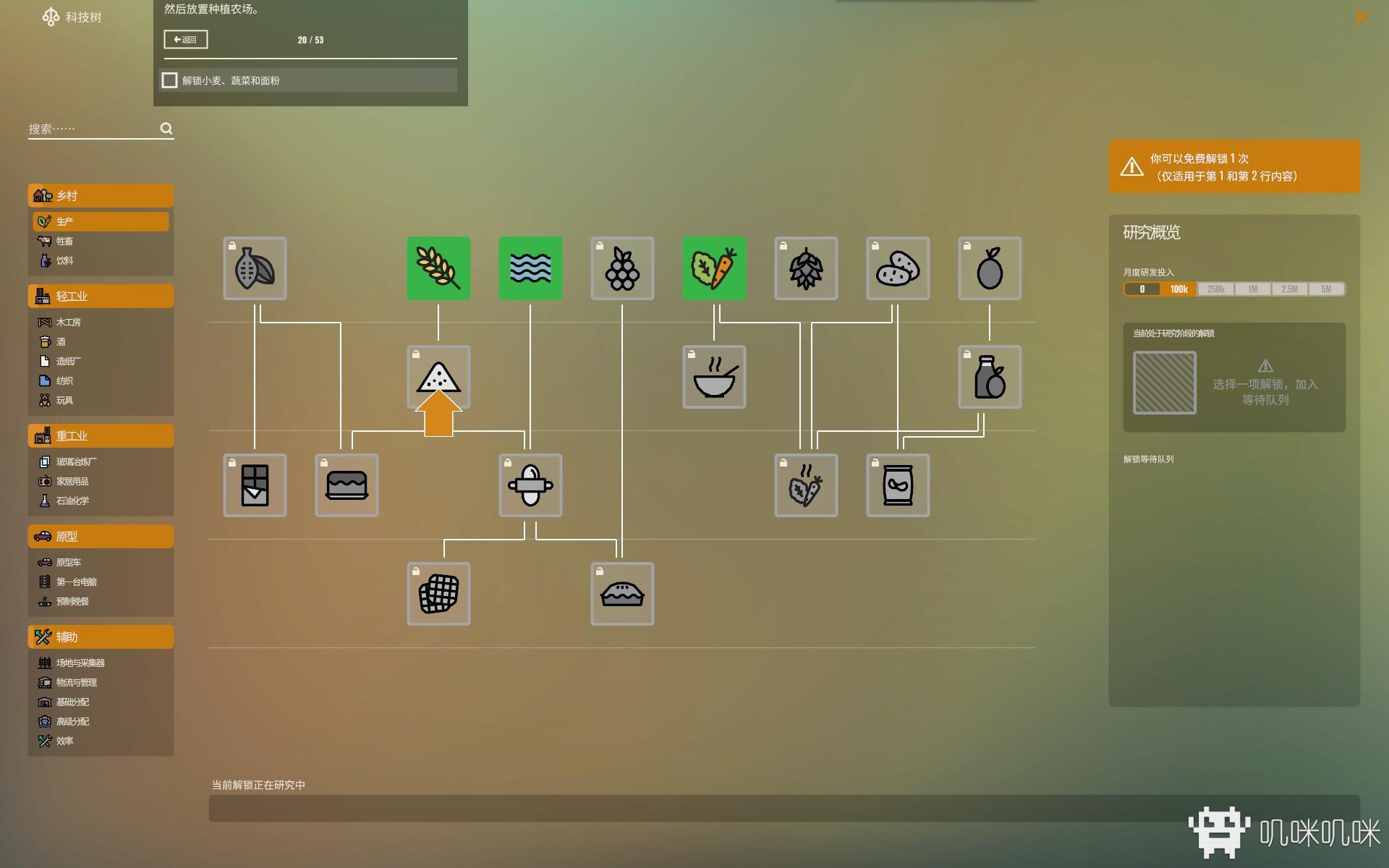Image resolution: width=1389 pixels, height=868 pixels.
Task: Choose the potato chips bag node
Action: point(898,485)
